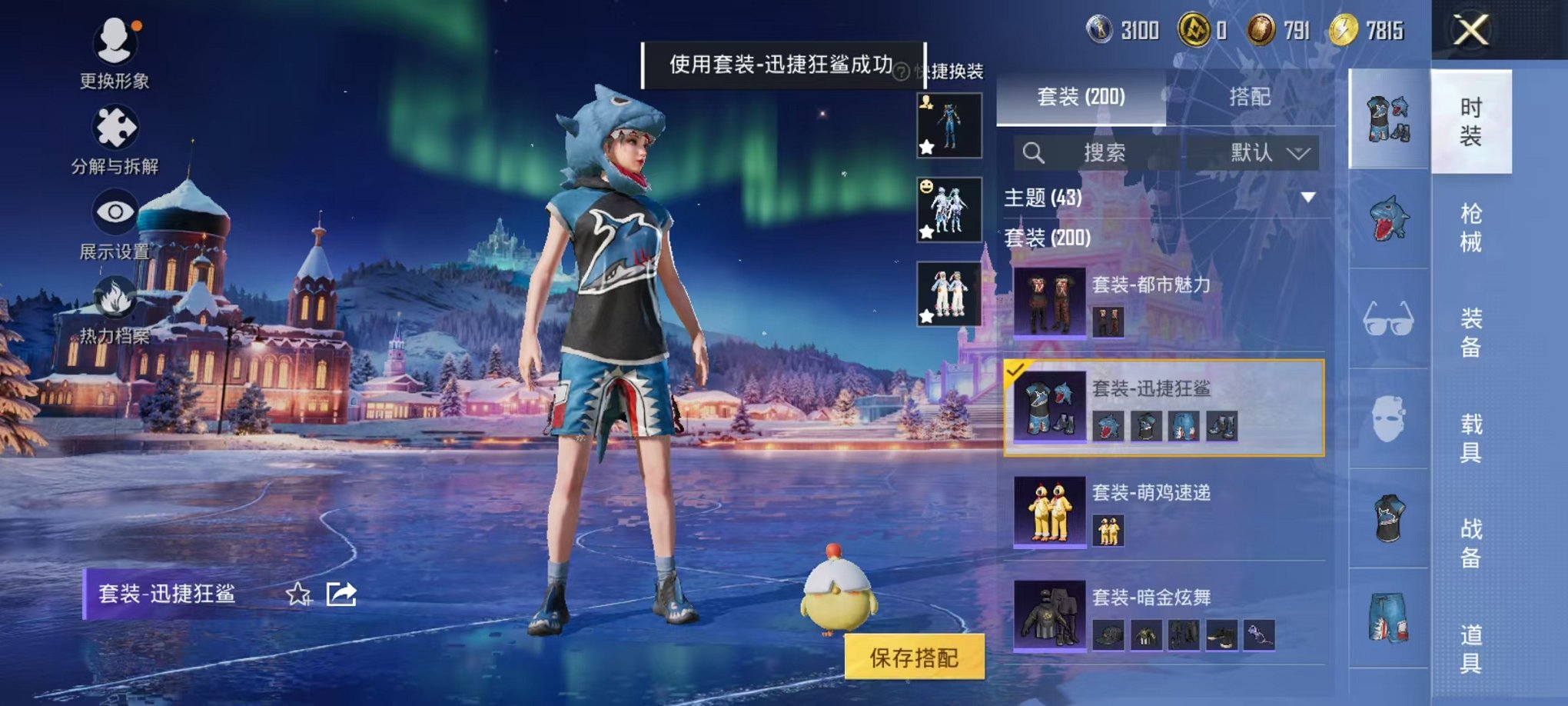Expand the 套装 (200) section
Viewport: 1568px width, 706px height.
tap(1048, 239)
